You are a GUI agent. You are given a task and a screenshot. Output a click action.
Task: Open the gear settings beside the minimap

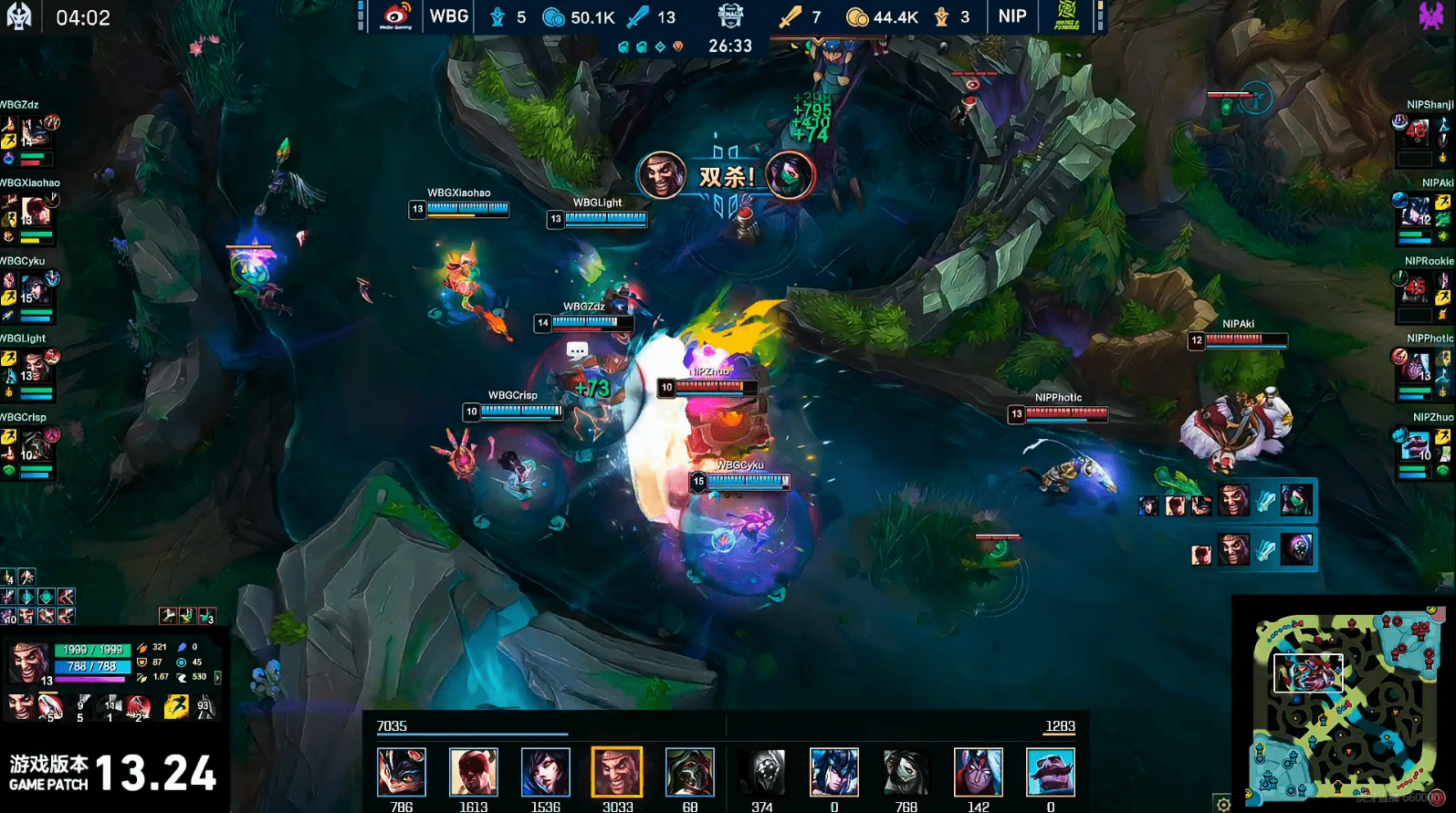click(x=1223, y=804)
